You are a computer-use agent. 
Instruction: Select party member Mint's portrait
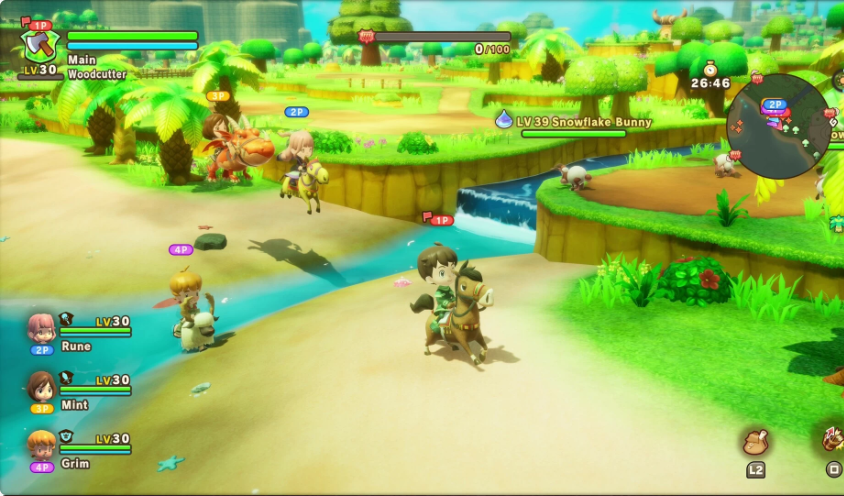pyautogui.click(x=42, y=386)
